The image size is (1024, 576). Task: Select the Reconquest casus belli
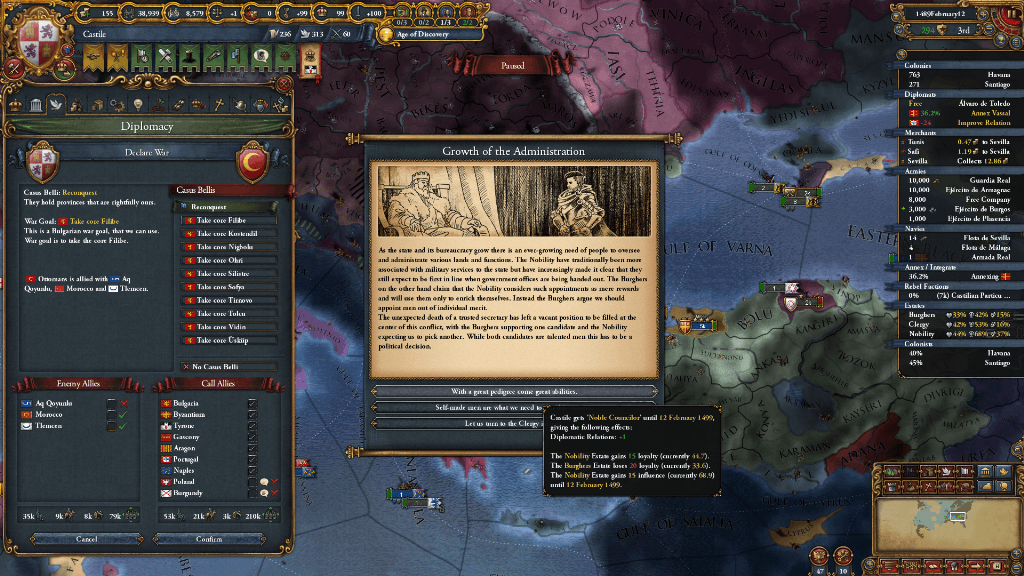[225, 206]
